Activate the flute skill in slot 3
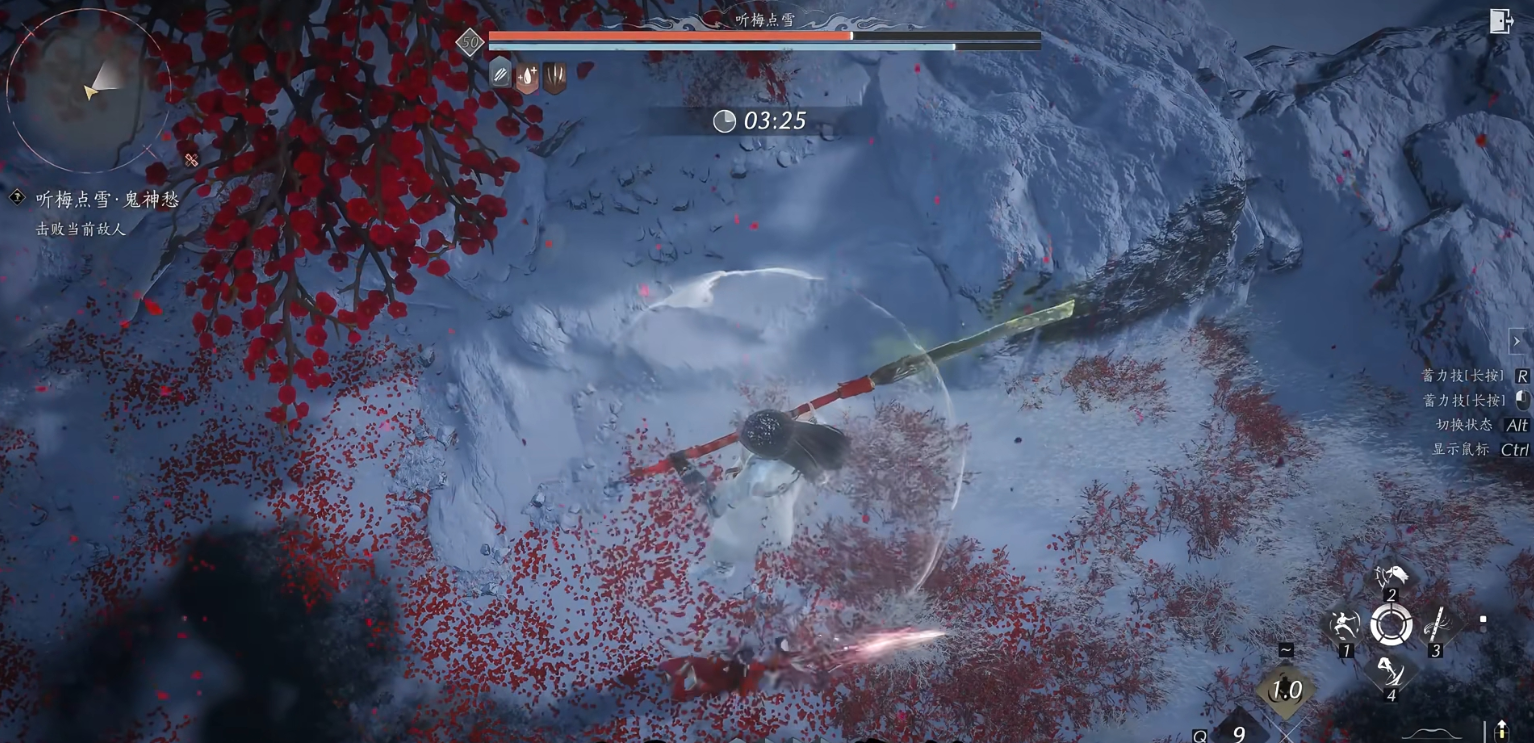 [x=1437, y=627]
